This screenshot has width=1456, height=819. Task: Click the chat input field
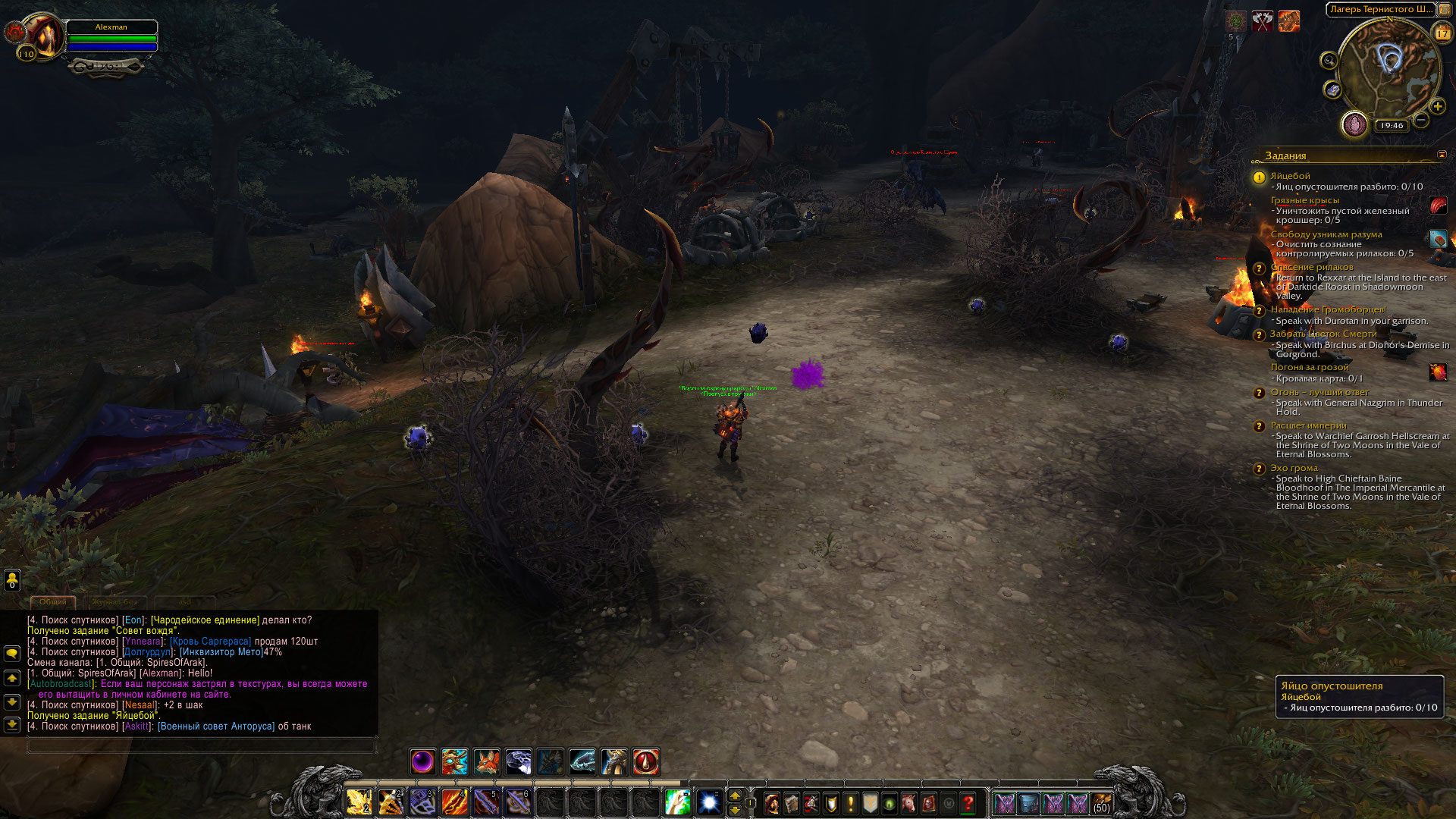[201, 746]
